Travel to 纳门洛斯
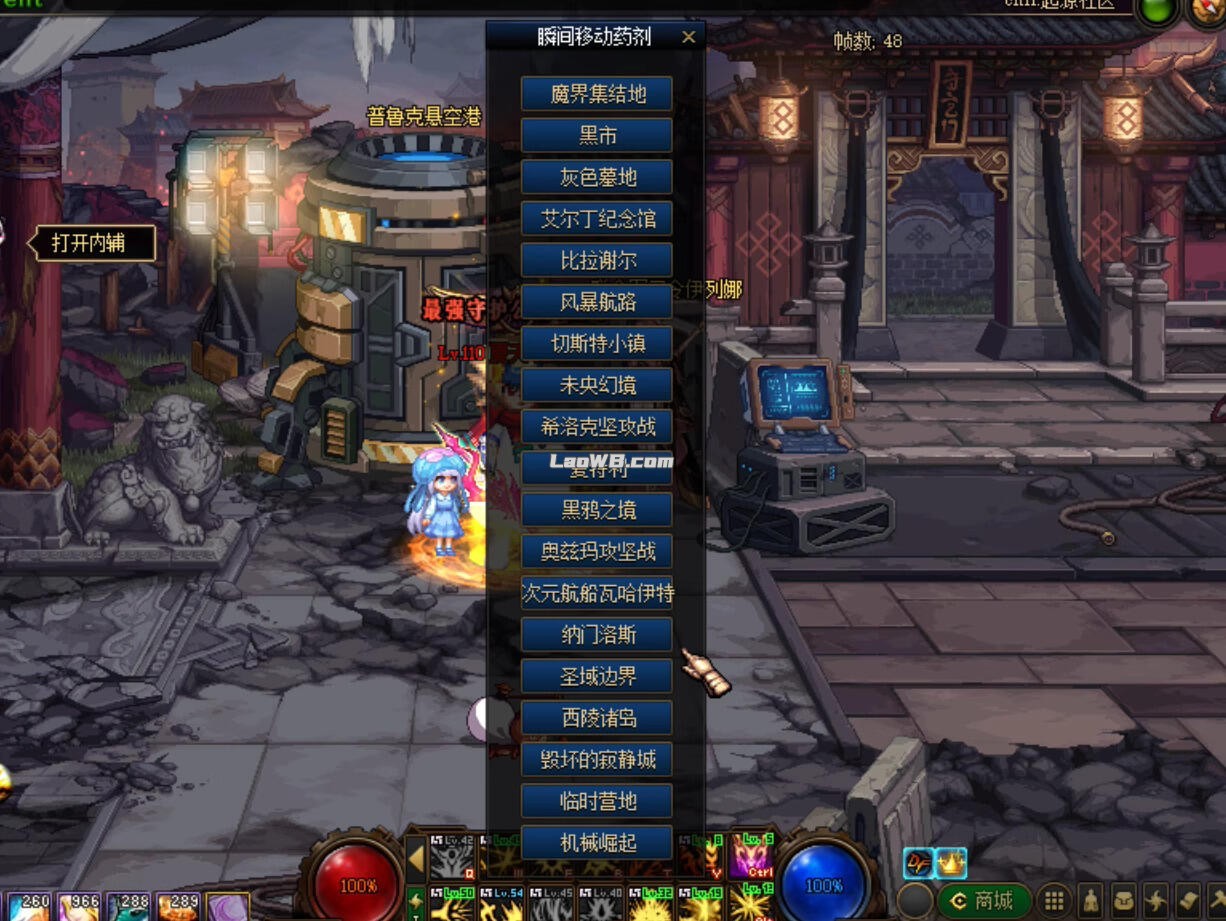The image size is (1226, 921). tap(597, 635)
